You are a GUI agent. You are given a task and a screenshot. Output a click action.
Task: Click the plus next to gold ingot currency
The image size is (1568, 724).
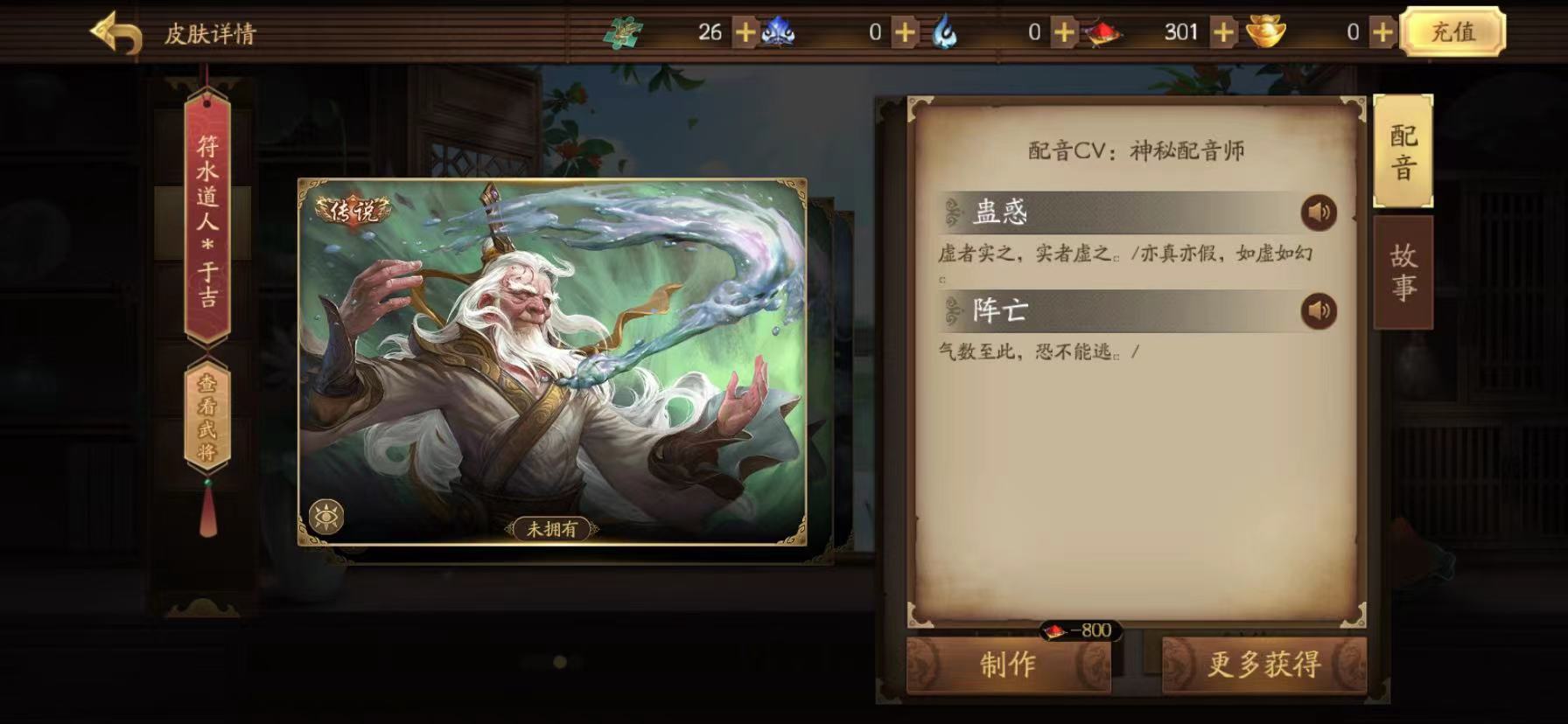(1381, 32)
